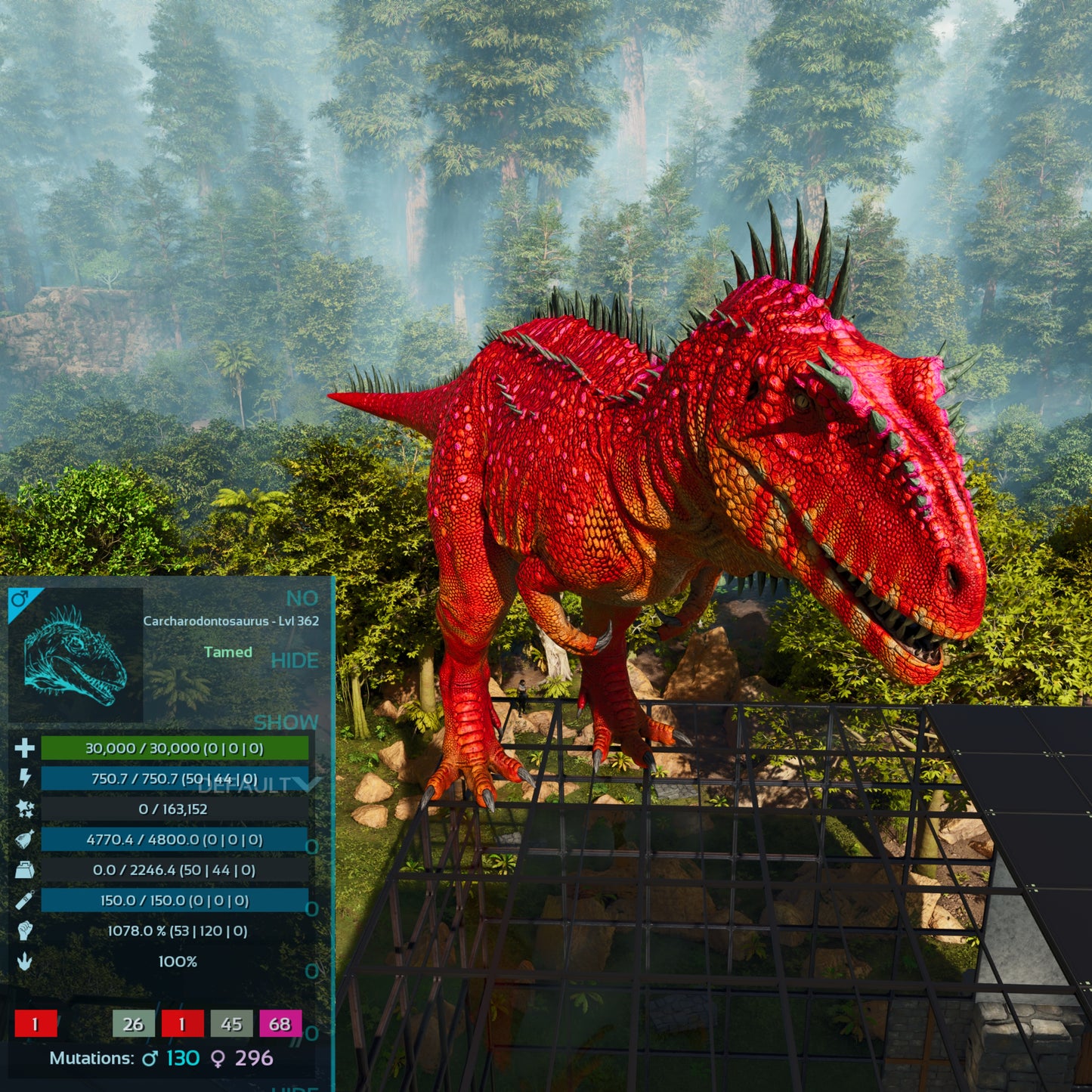Select the magenta color swatch 68

(280, 1024)
